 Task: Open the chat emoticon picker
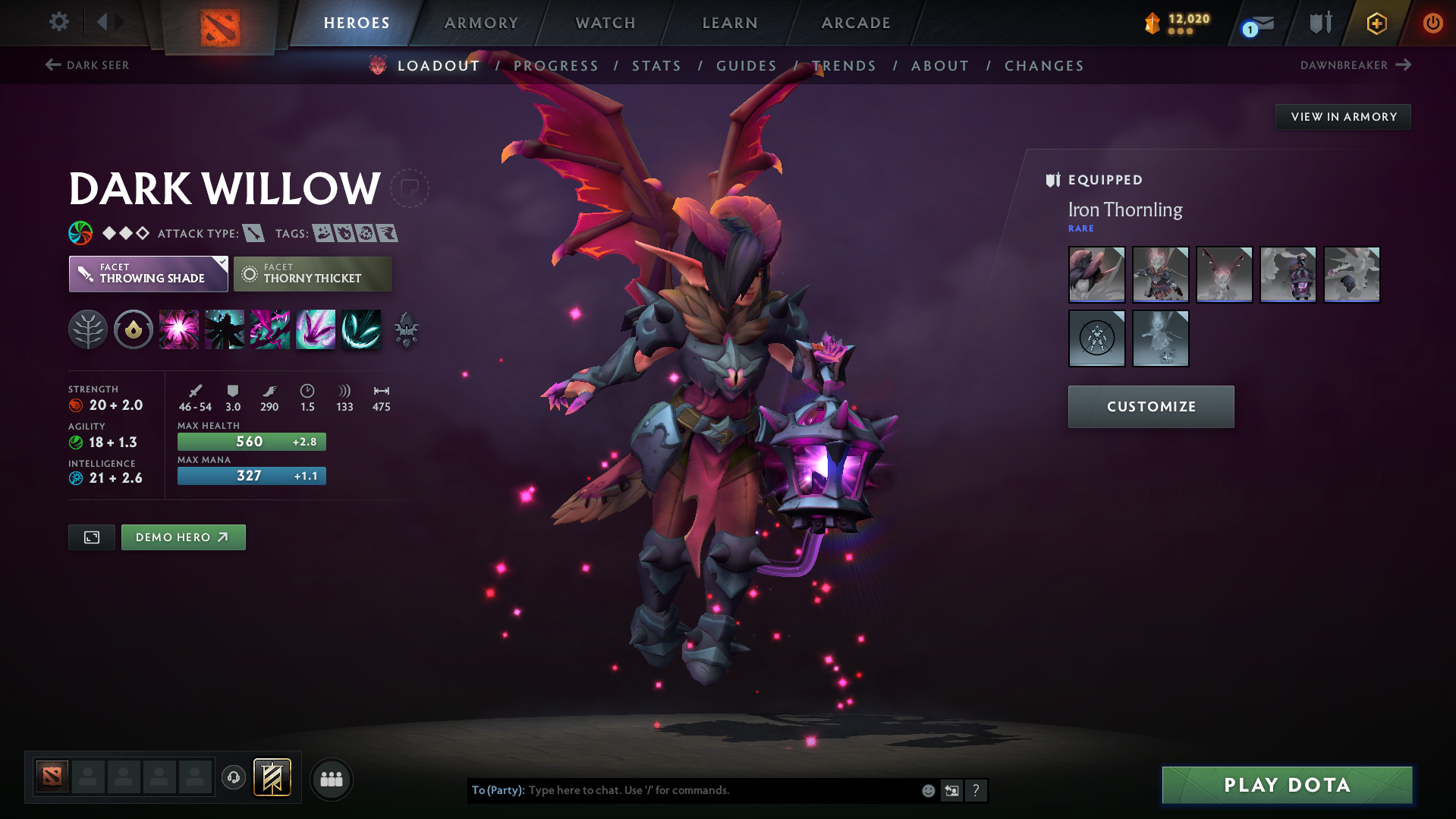point(928,790)
